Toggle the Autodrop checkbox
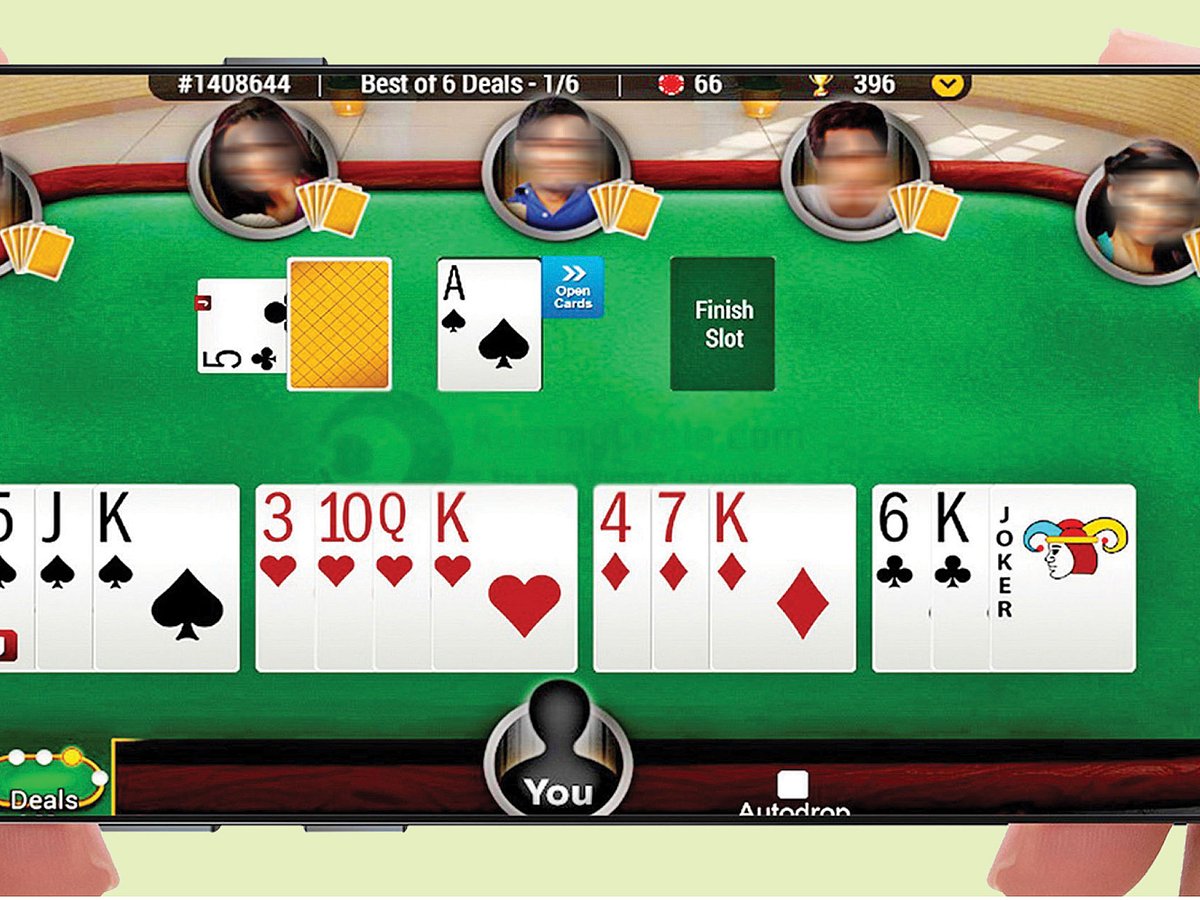This screenshot has height=900, width=1200. pos(792,785)
